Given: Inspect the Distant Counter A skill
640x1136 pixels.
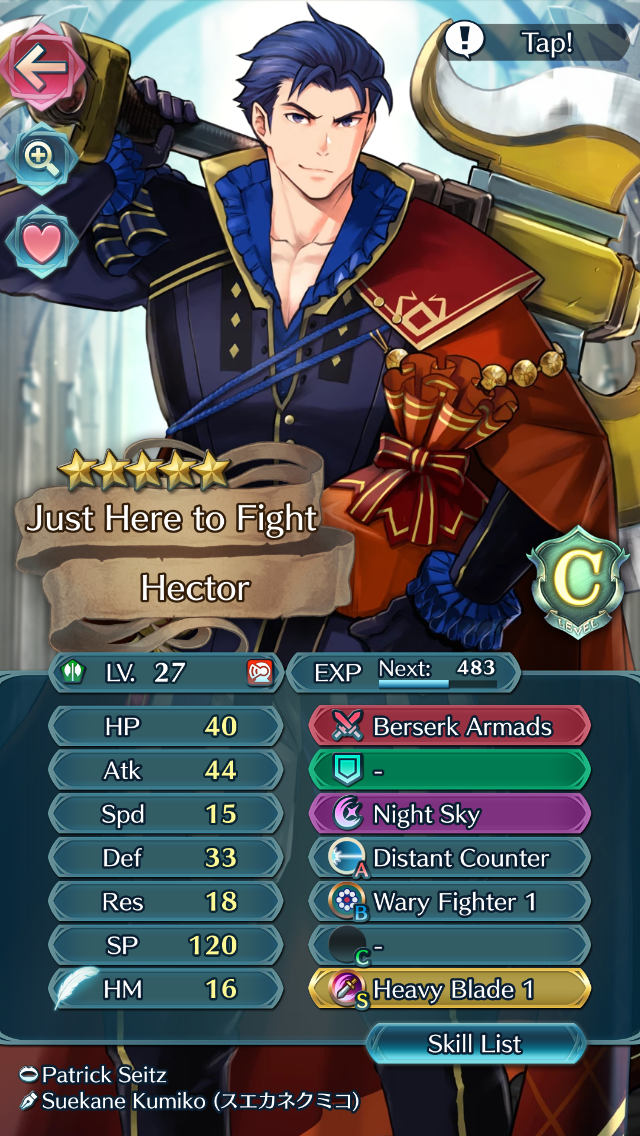Looking at the screenshot, I should click(x=449, y=858).
